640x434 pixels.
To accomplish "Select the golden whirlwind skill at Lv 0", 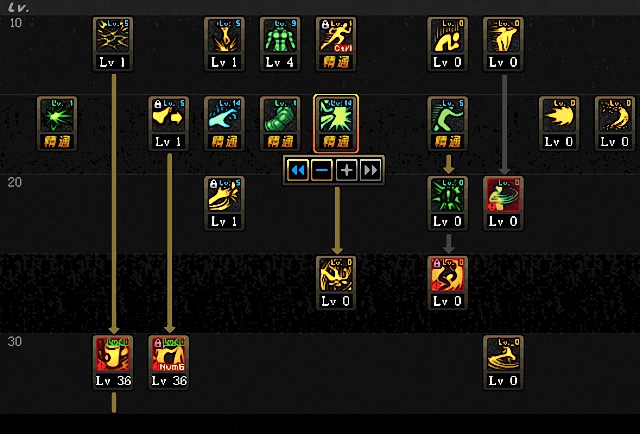I will tap(503, 355).
